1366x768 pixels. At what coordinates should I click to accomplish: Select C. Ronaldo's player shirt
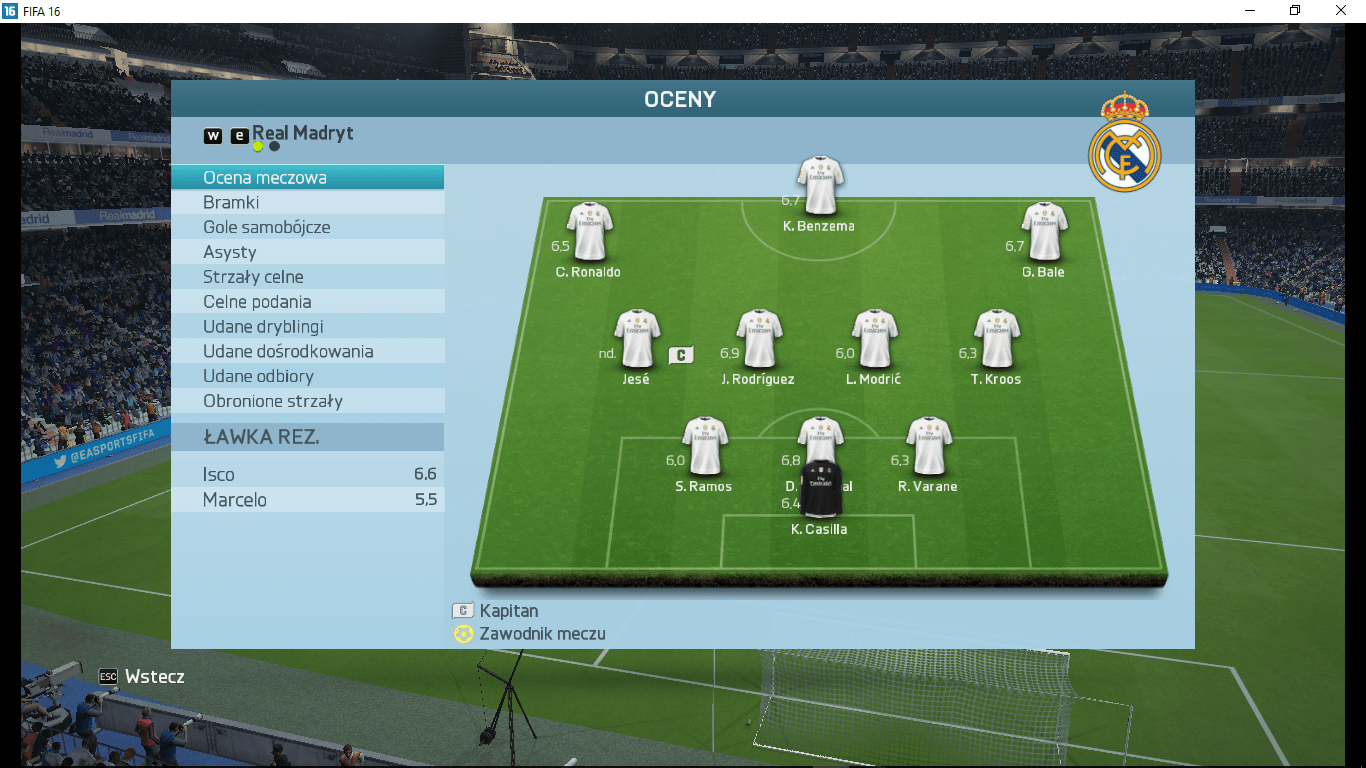[x=589, y=231]
